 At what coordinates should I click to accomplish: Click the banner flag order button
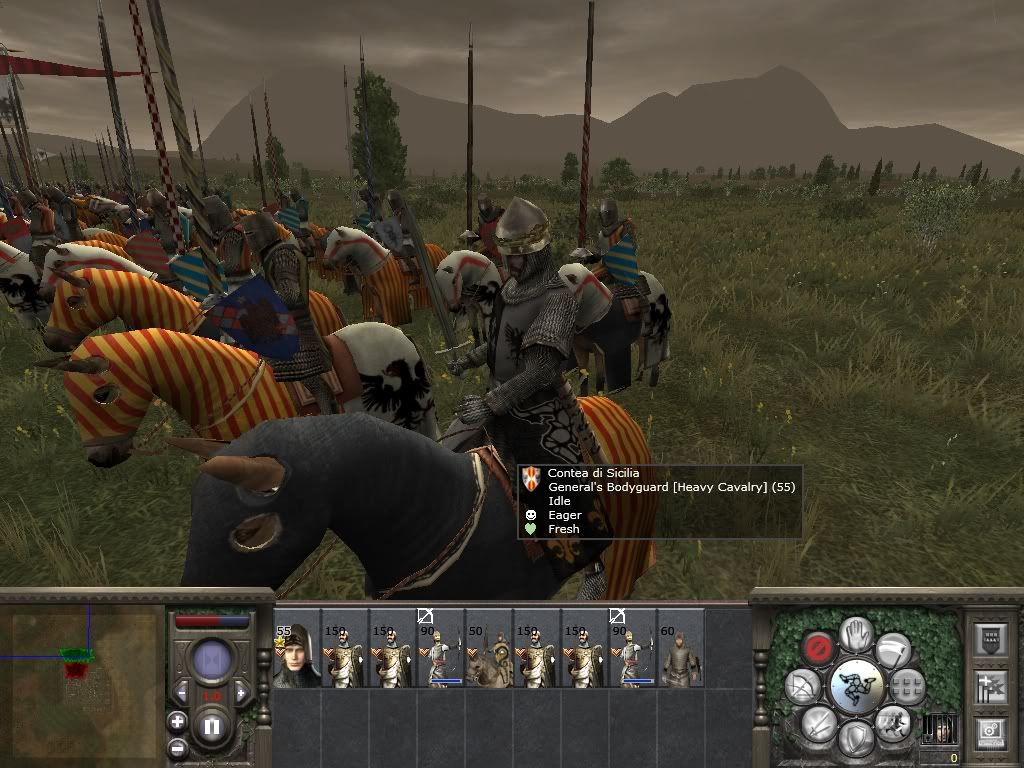click(891, 648)
